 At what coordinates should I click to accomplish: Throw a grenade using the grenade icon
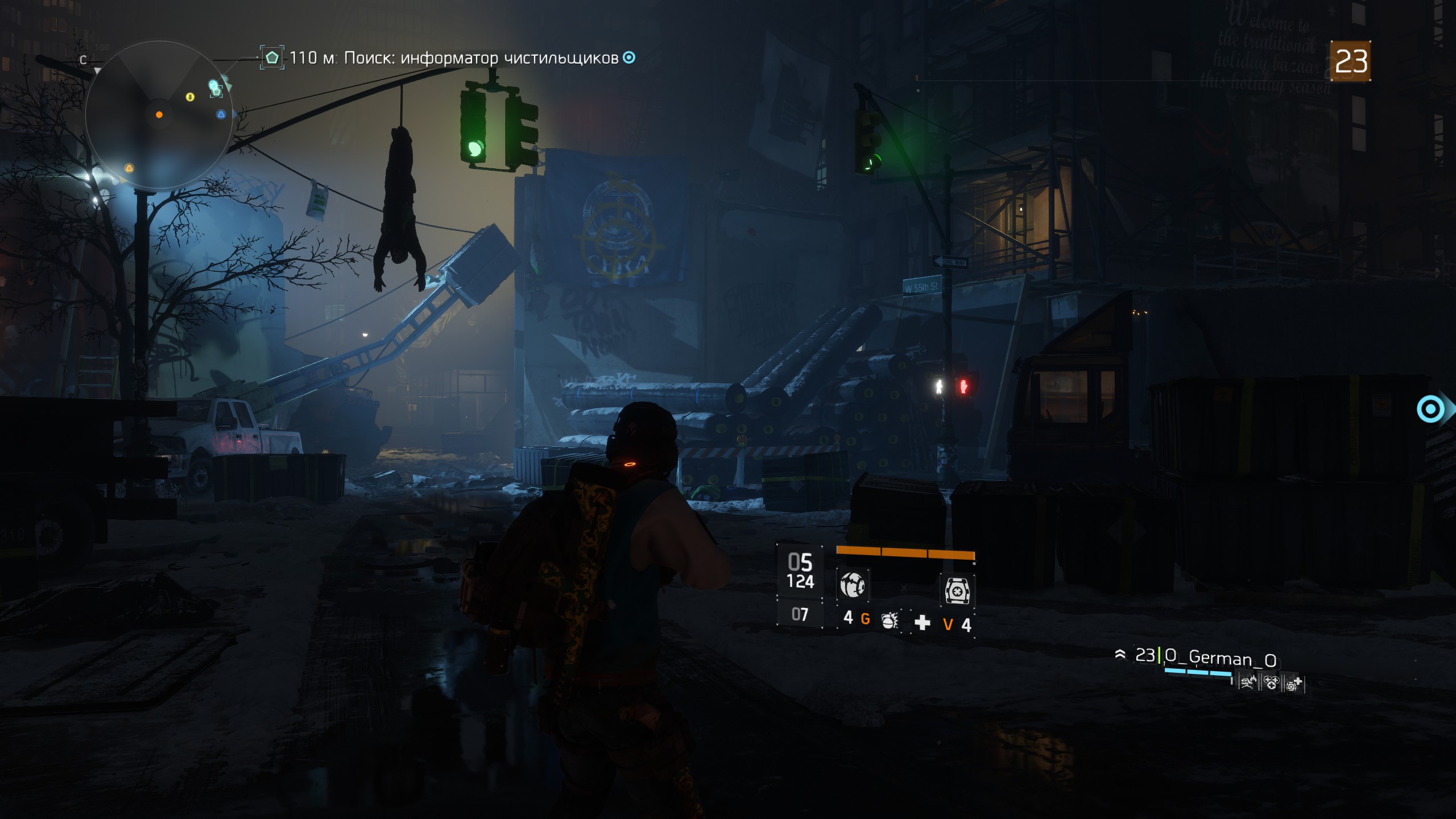point(890,621)
